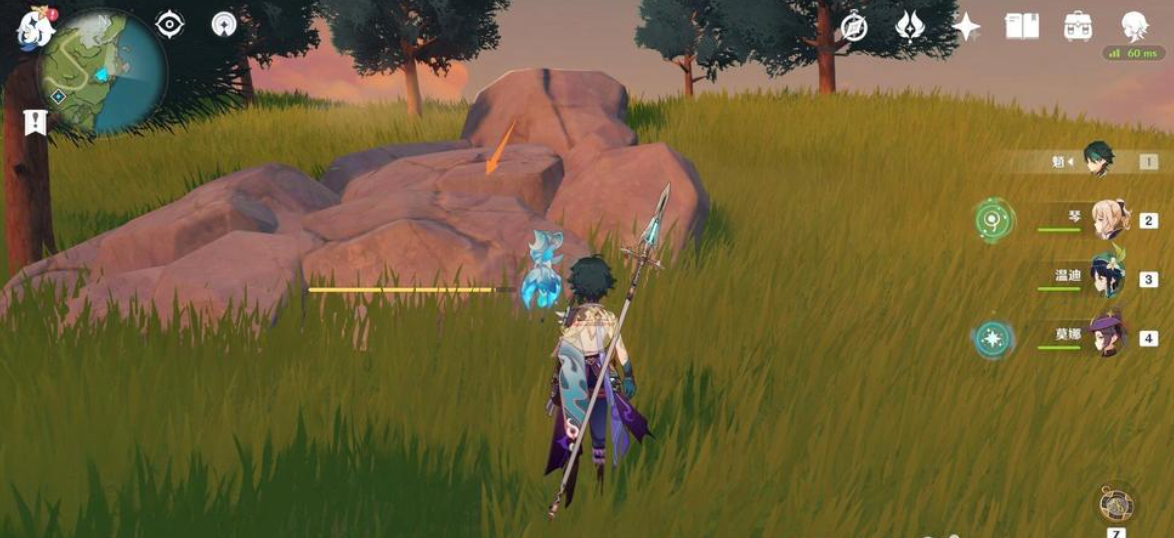Screen dimensions: 1174x538
Task: Open the Paimon main menu
Action: (x=33, y=28)
